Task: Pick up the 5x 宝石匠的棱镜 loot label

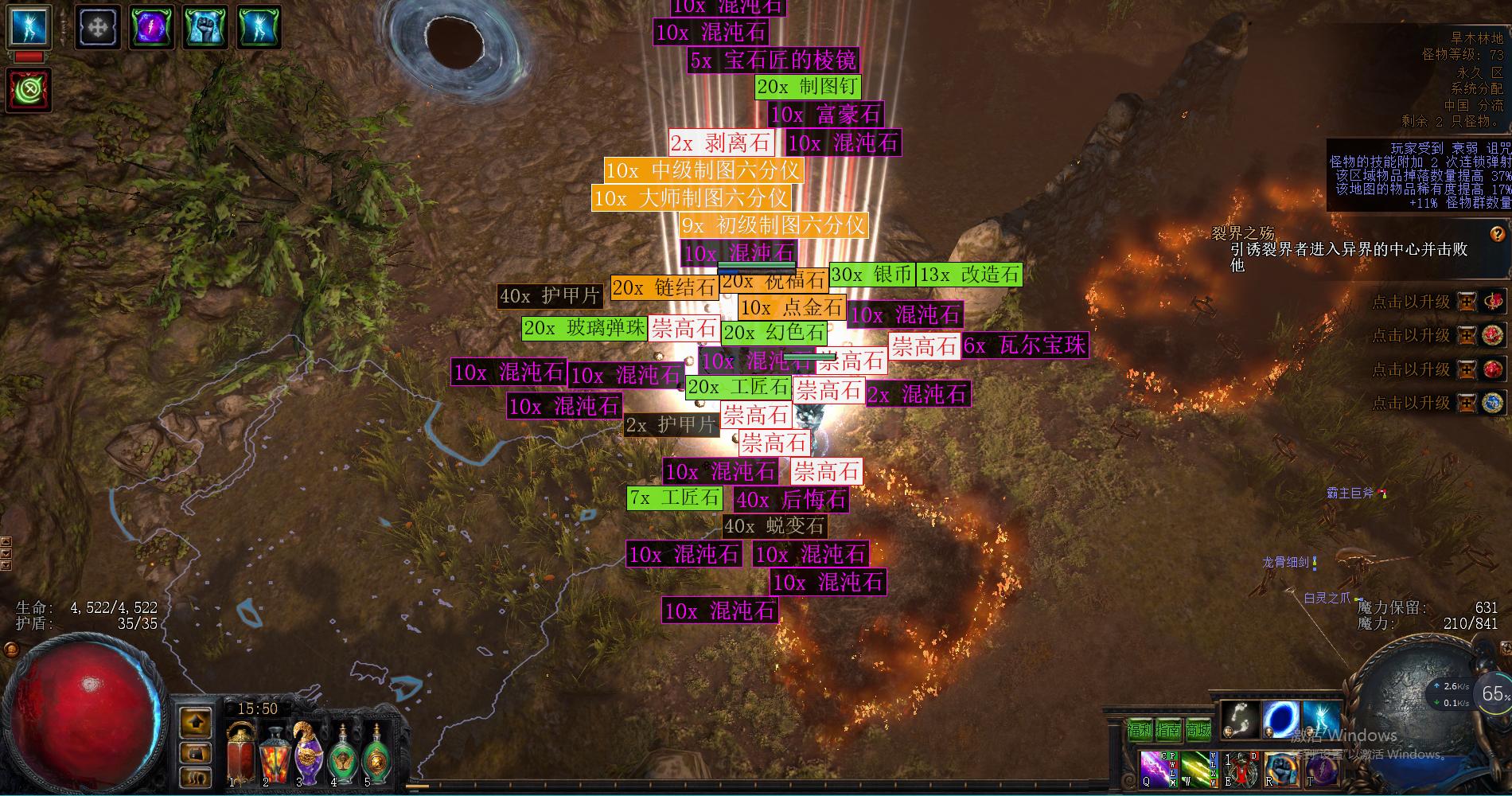Action: (x=774, y=60)
